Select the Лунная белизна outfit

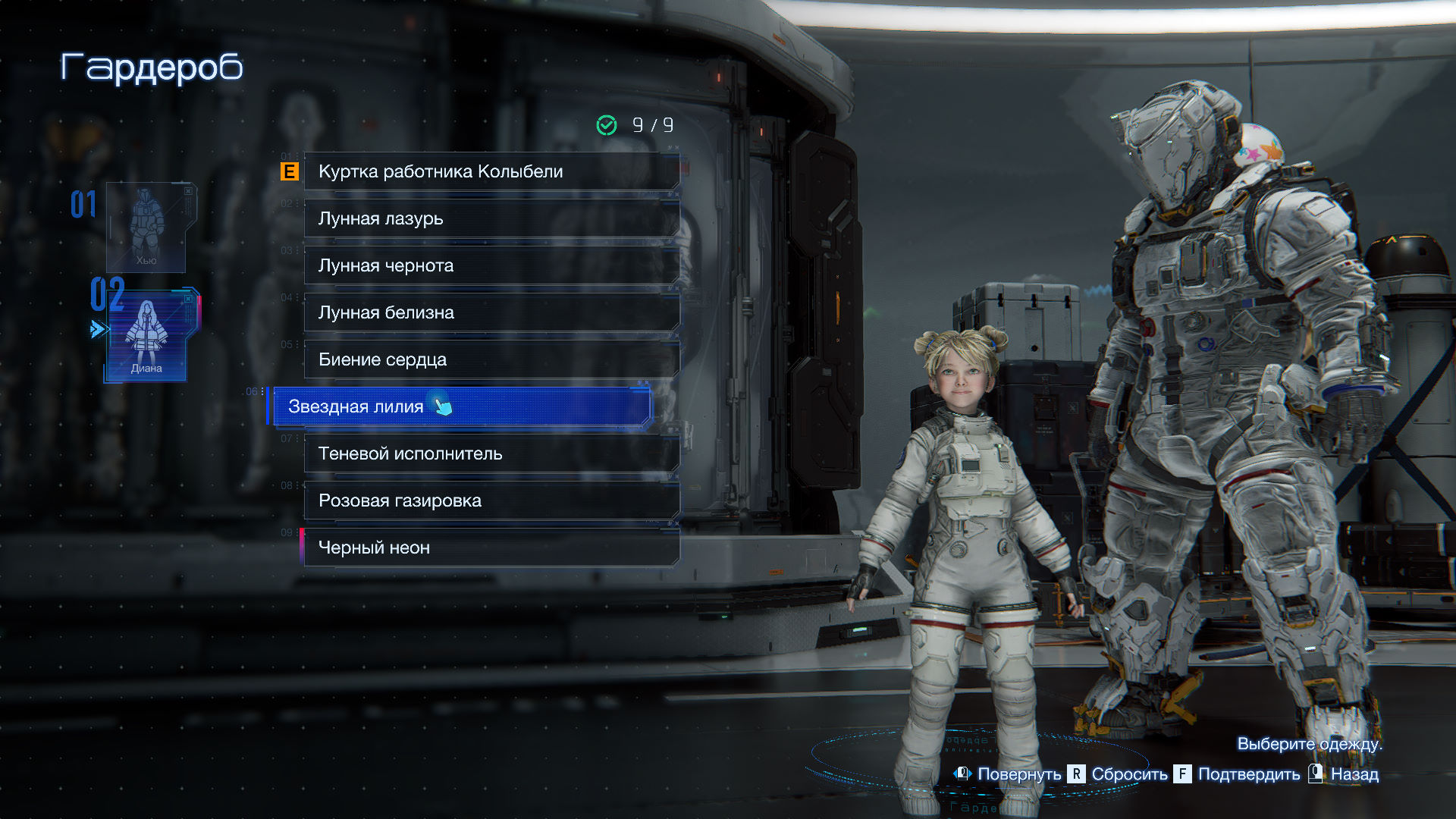click(491, 312)
